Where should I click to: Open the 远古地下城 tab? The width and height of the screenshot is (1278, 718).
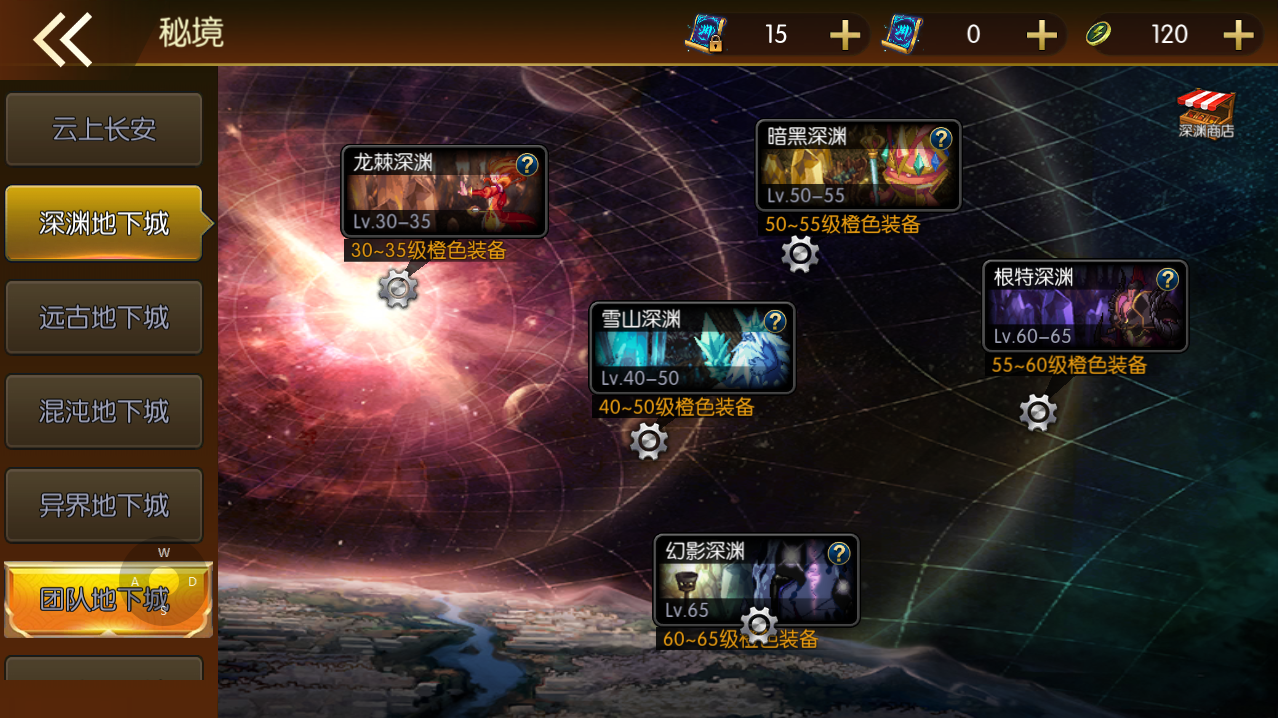tap(104, 318)
